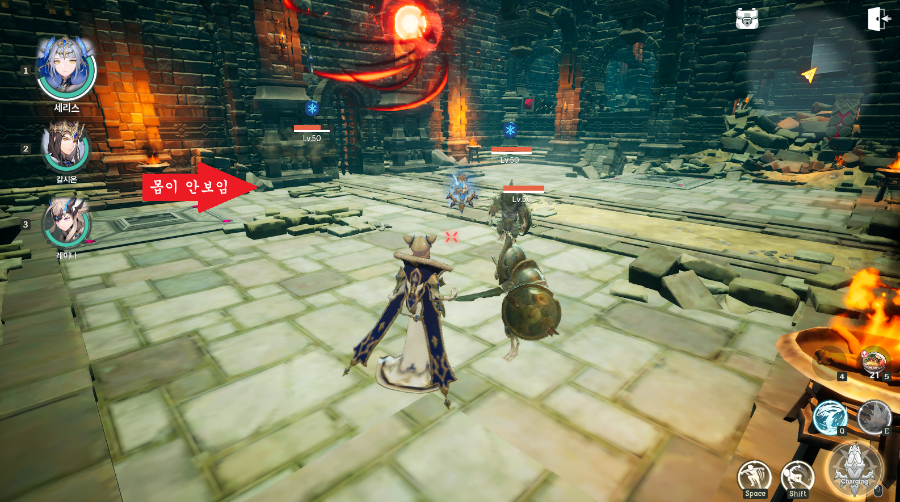Activate the dash action icon
This screenshot has width=900, height=502.
[797, 476]
